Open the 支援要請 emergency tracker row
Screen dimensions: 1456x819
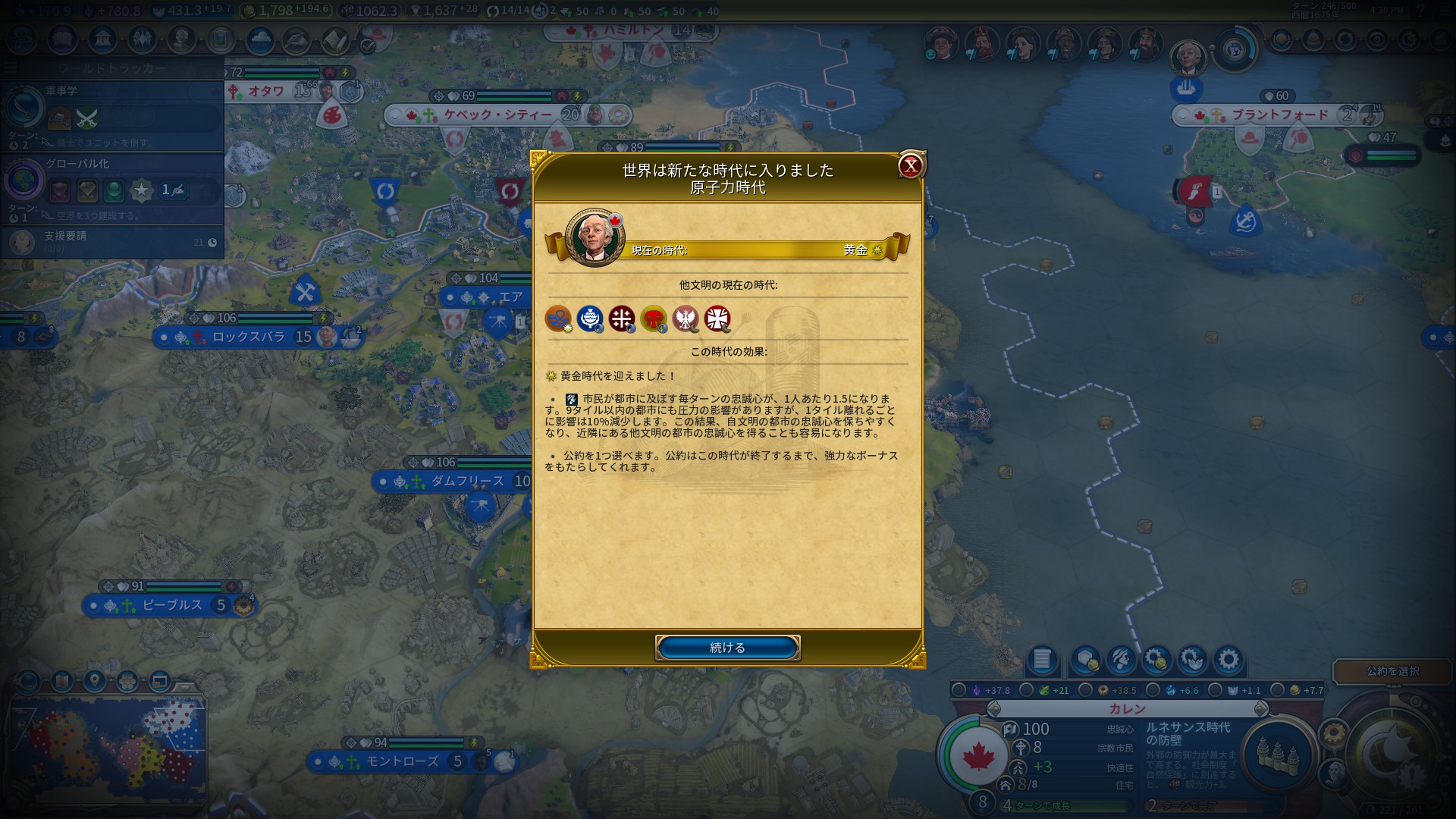coord(114,241)
